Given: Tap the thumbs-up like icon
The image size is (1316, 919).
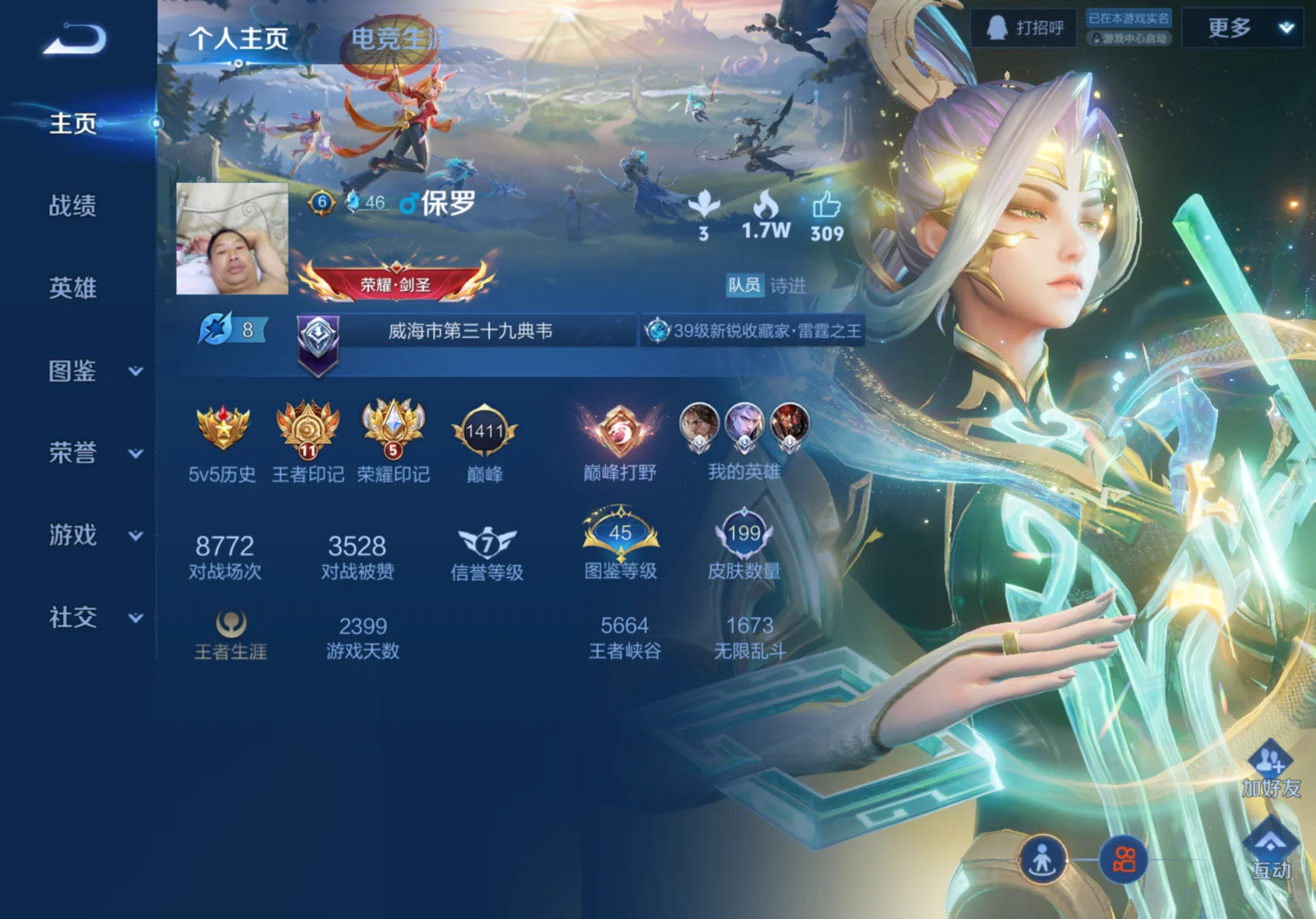Looking at the screenshot, I should point(826,206).
